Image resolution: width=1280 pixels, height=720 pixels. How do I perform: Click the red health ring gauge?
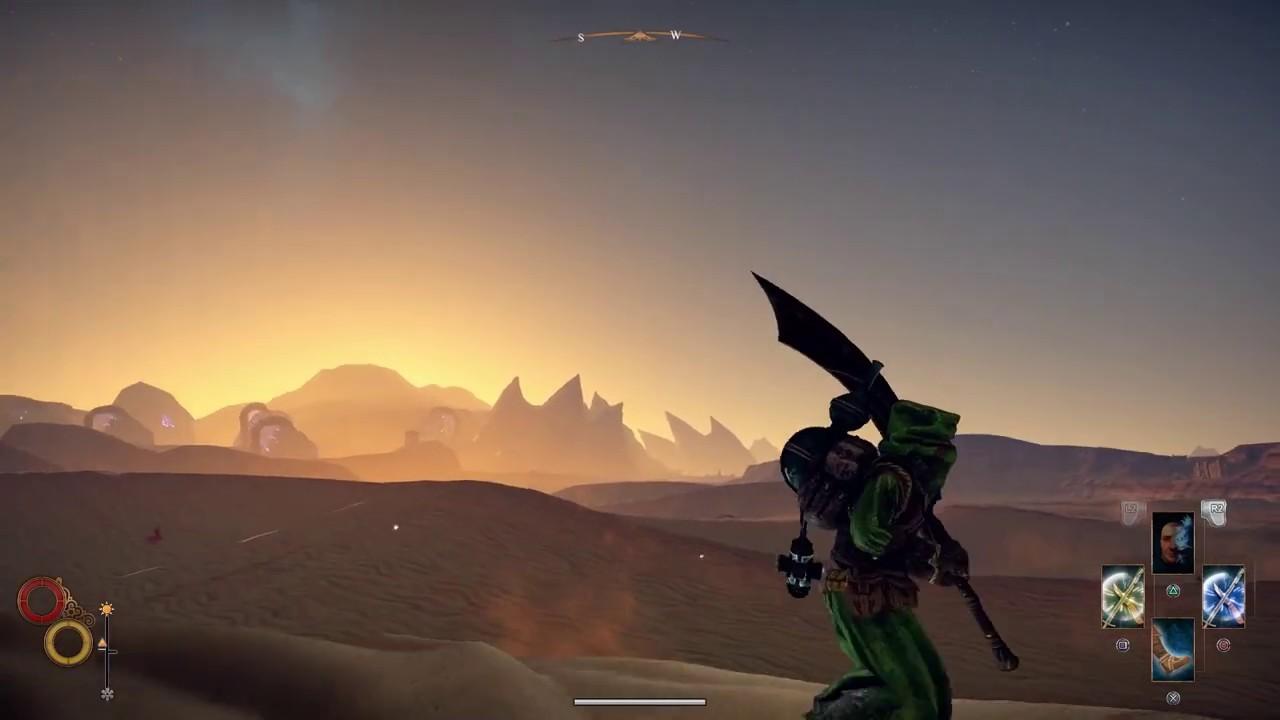[40, 600]
